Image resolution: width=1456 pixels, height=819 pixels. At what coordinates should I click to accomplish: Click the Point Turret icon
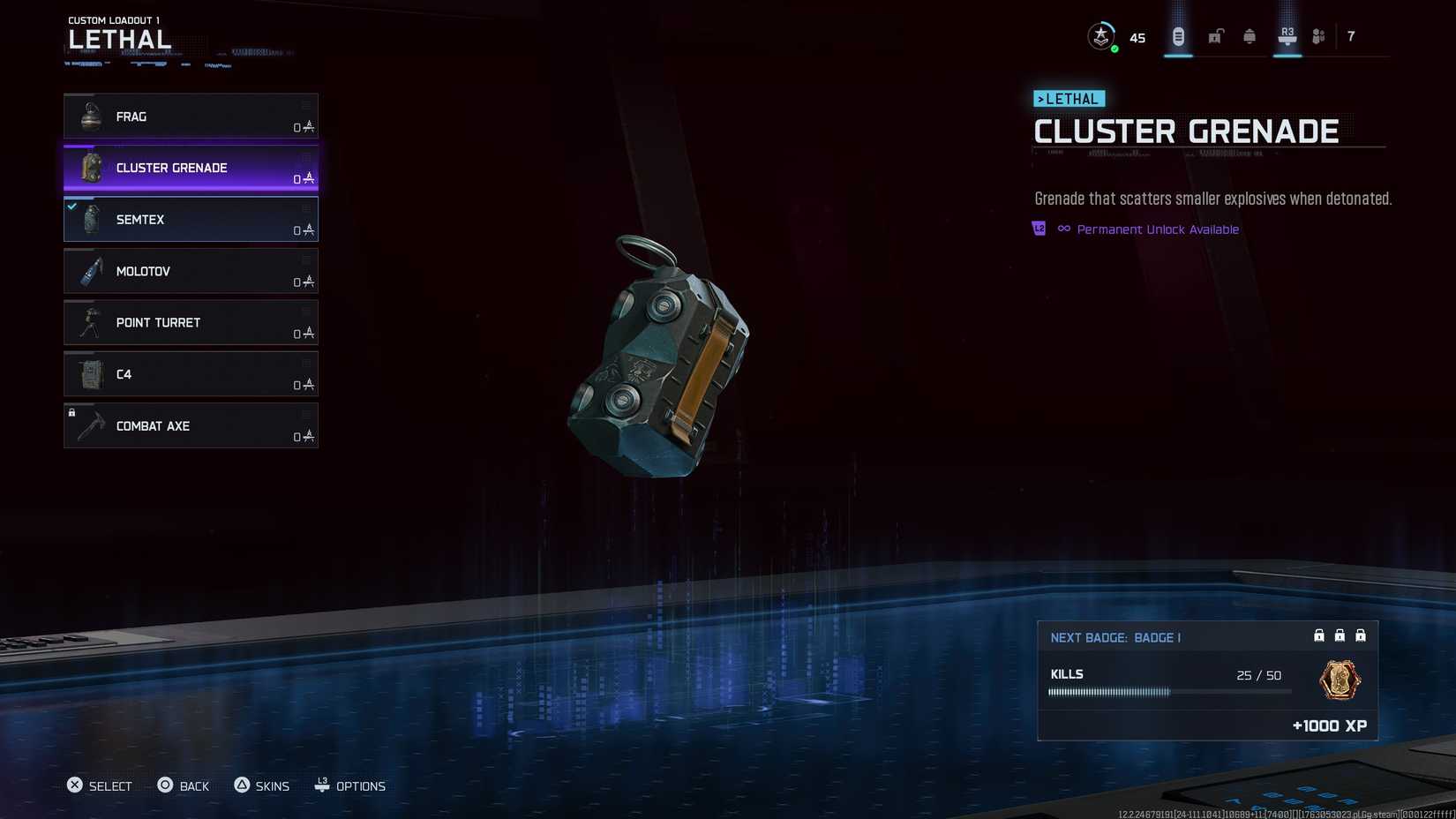click(x=89, y=322)
